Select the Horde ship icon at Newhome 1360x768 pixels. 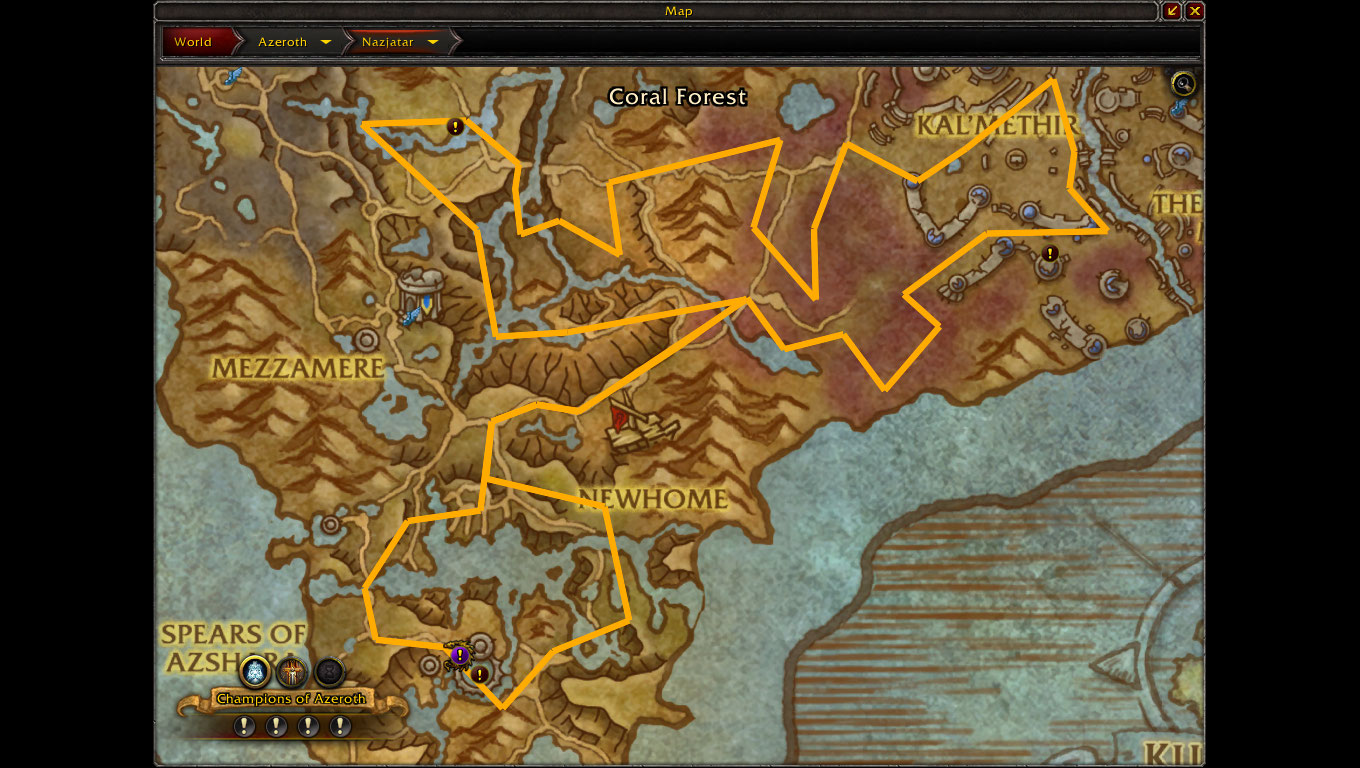[640, 427]
